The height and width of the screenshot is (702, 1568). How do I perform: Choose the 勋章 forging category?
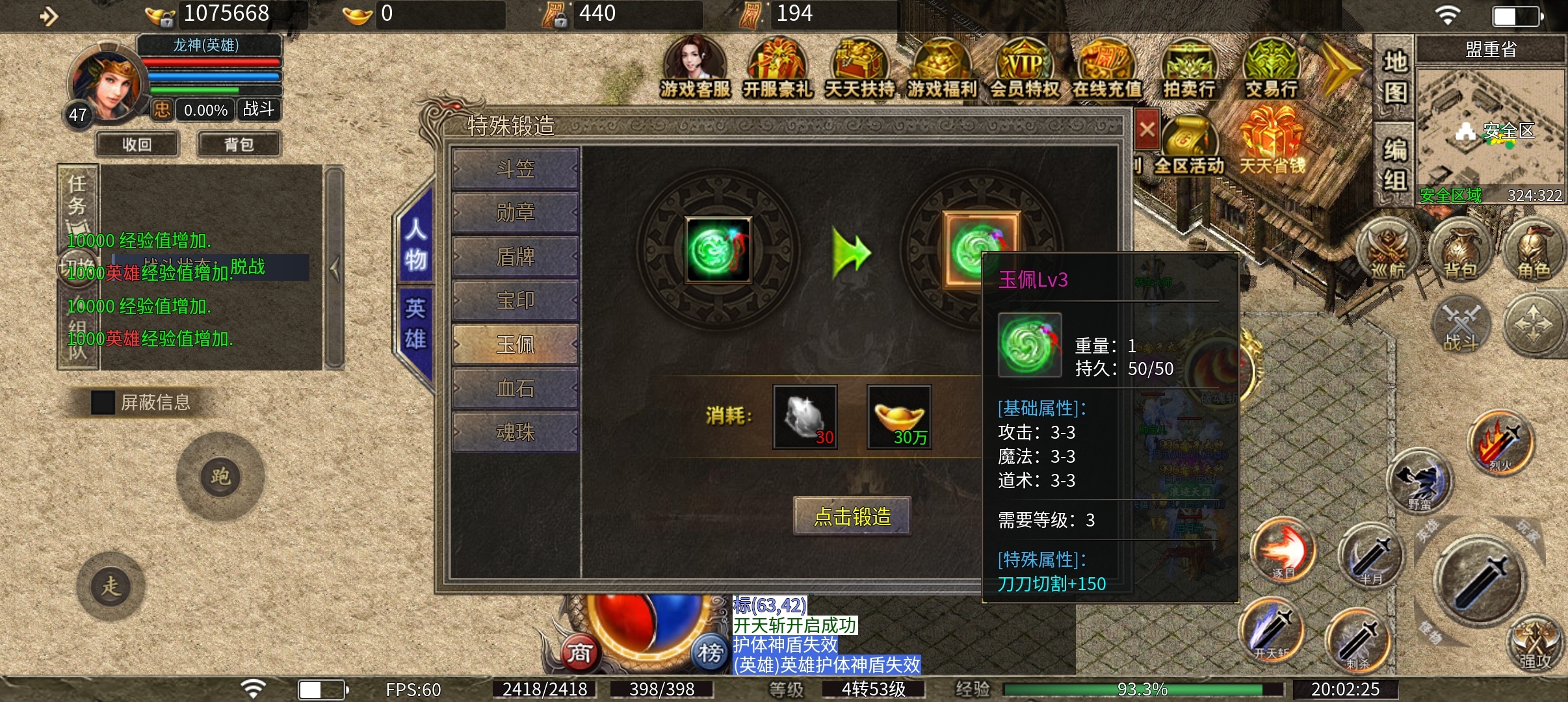click(515, 213)
